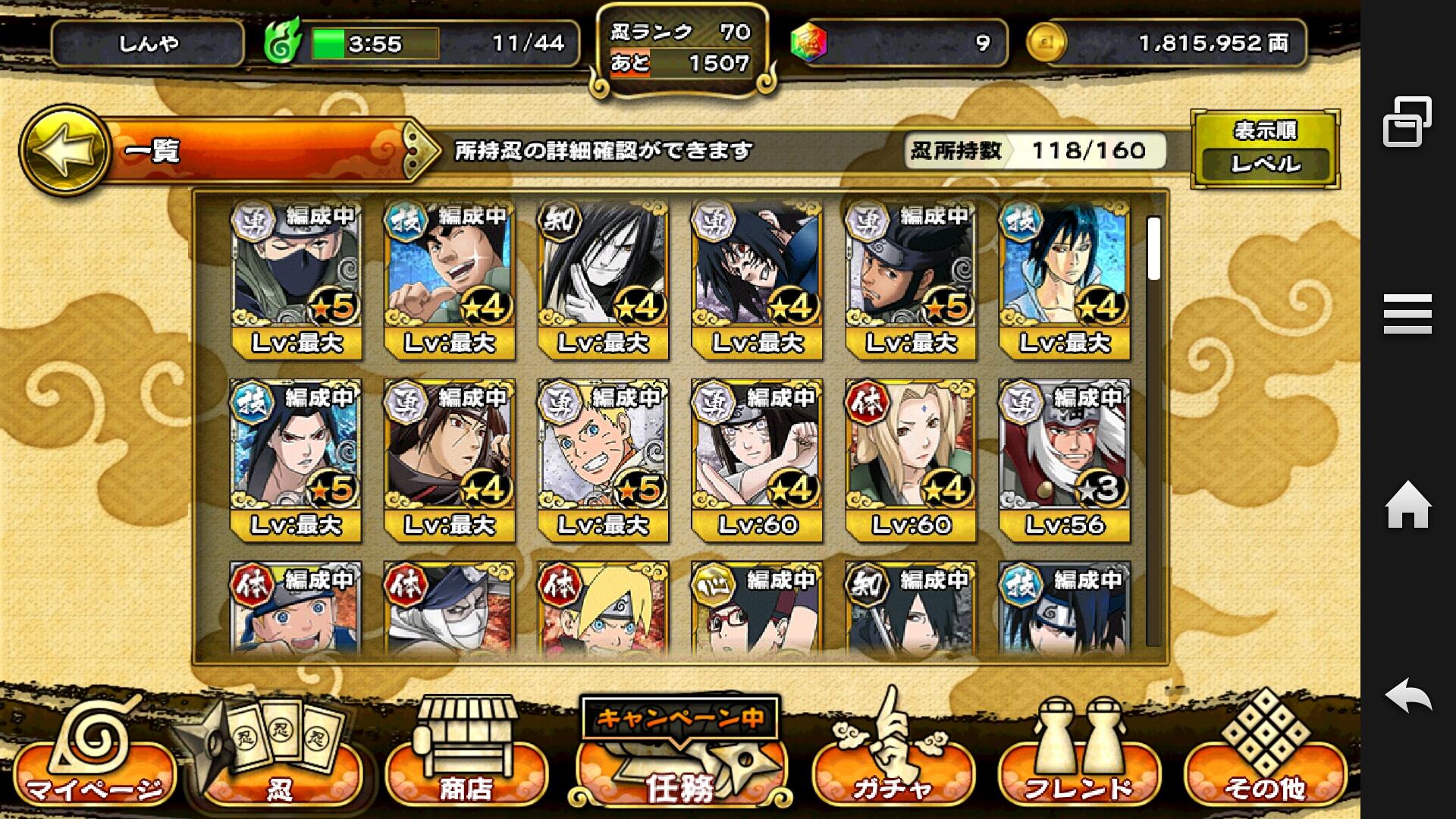1456x819 pixels.
Task: Choose the Neji Lv:60 card
Action: [x=757, y=460]
